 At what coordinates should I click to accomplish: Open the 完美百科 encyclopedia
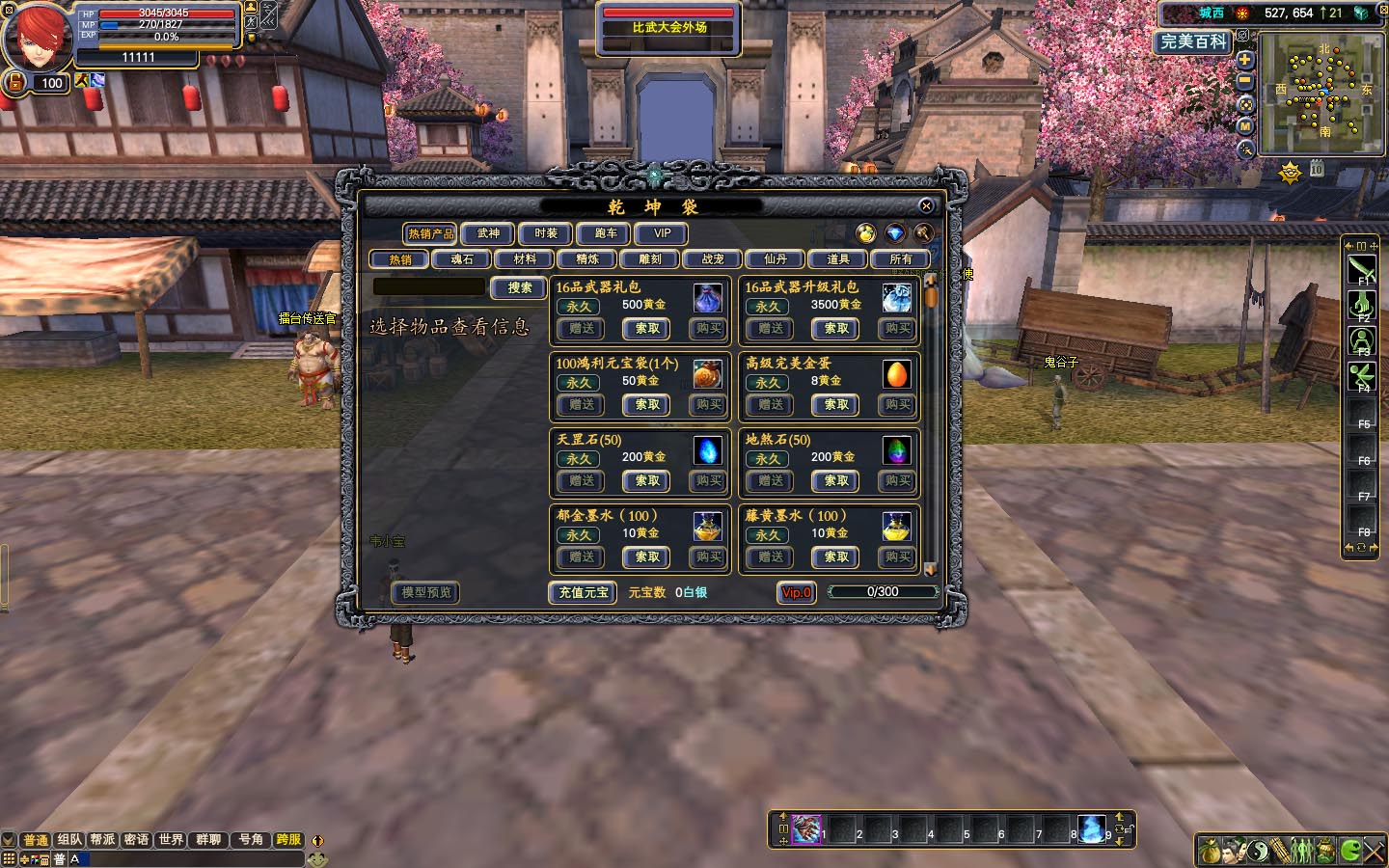(x=1193, y=41)
